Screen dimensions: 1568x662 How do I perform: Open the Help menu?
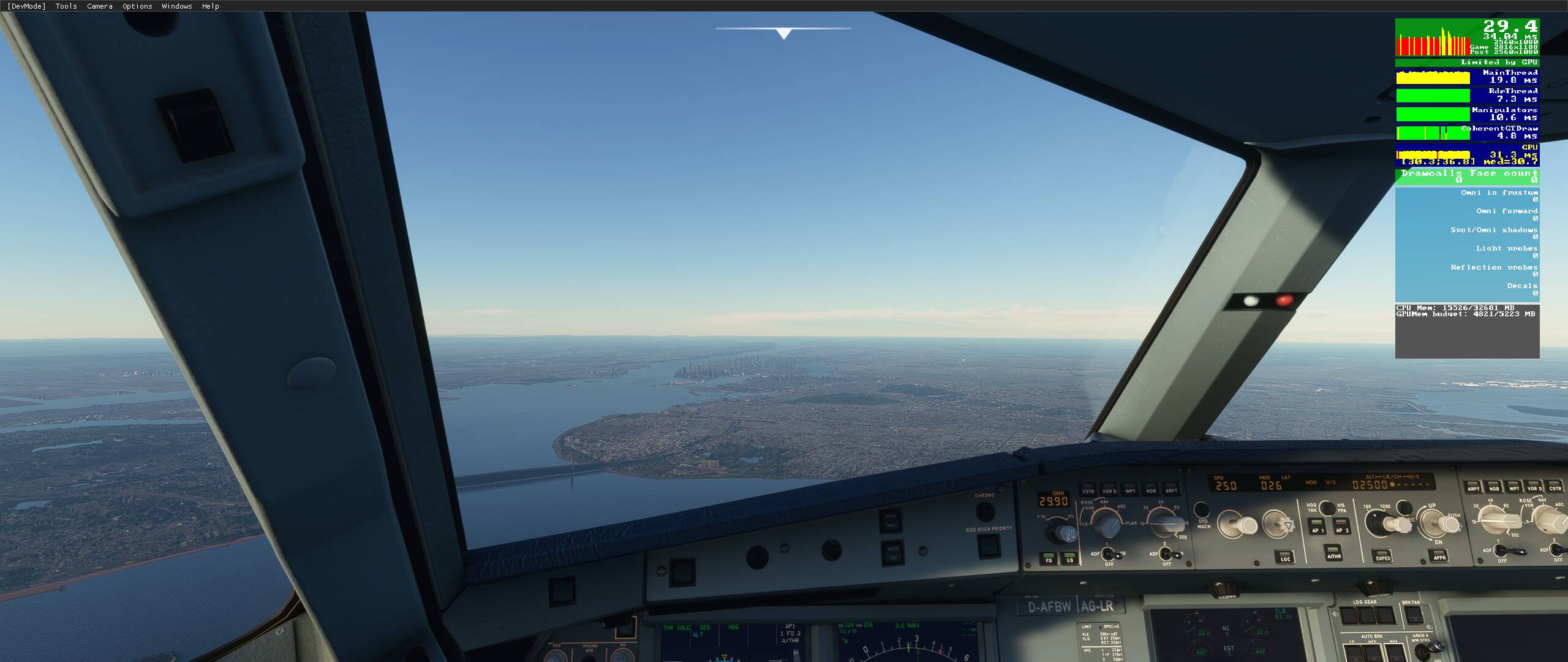(210, 6)
